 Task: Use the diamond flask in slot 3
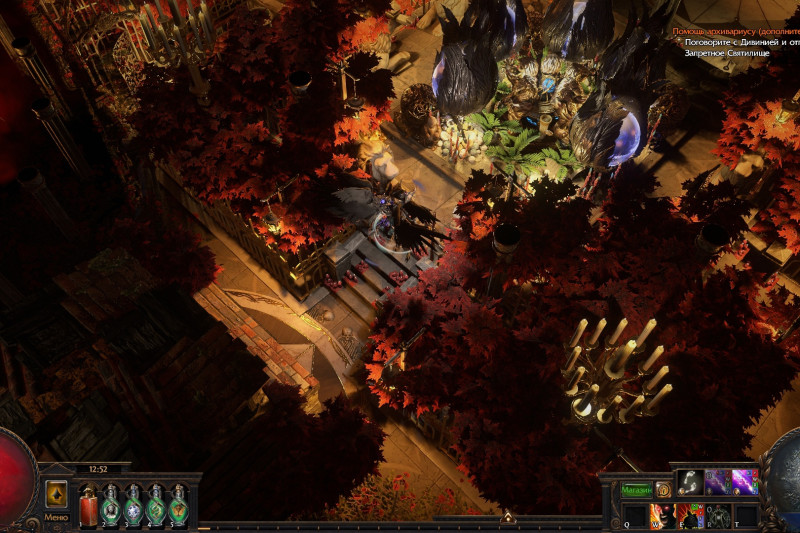134,504
